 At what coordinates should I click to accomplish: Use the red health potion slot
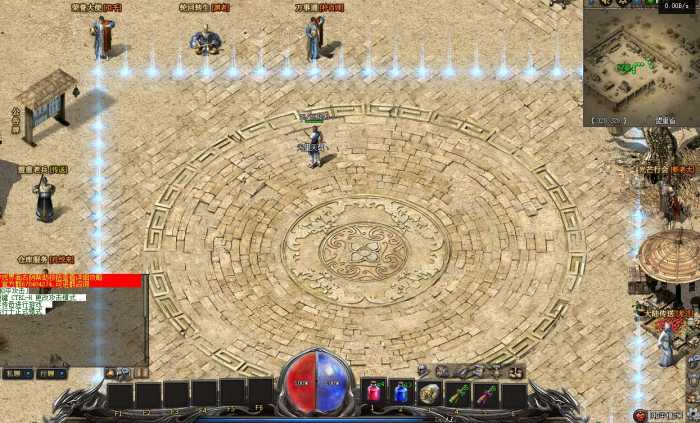[x=373, y=392]
